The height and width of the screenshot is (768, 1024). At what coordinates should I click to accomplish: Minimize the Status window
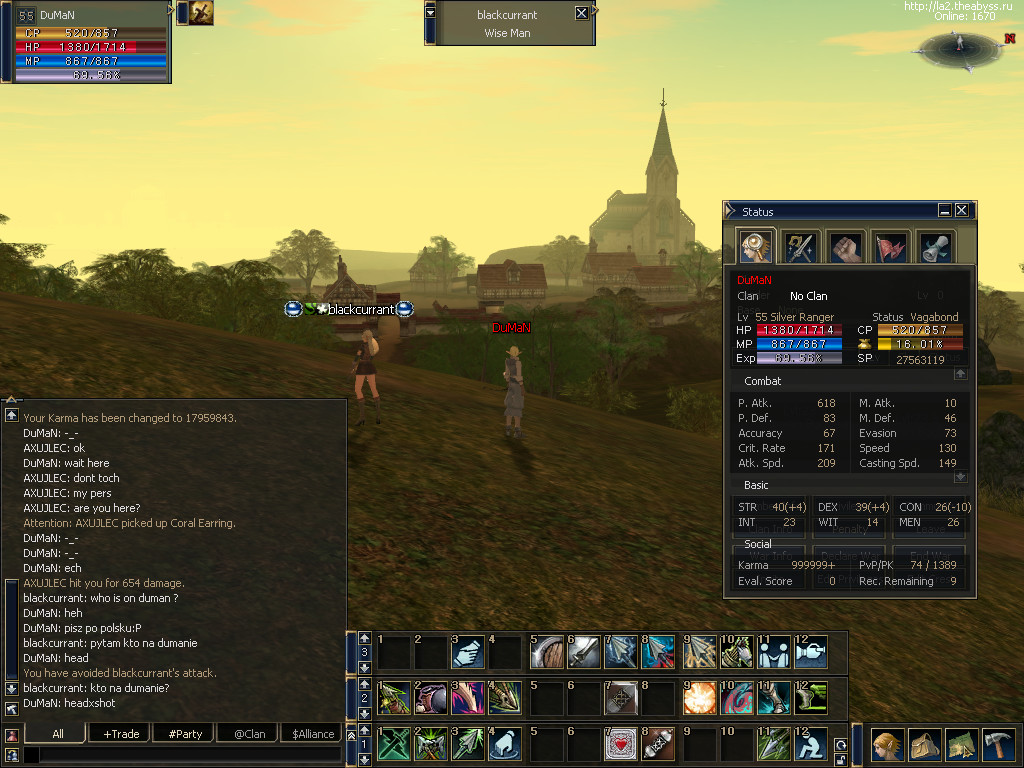click(944, 211)
